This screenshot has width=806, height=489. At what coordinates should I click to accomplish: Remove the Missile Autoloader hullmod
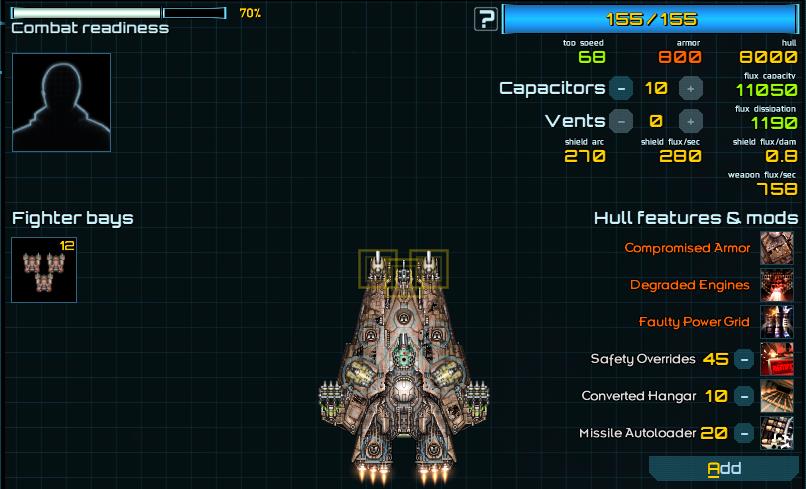click(743, 433)
